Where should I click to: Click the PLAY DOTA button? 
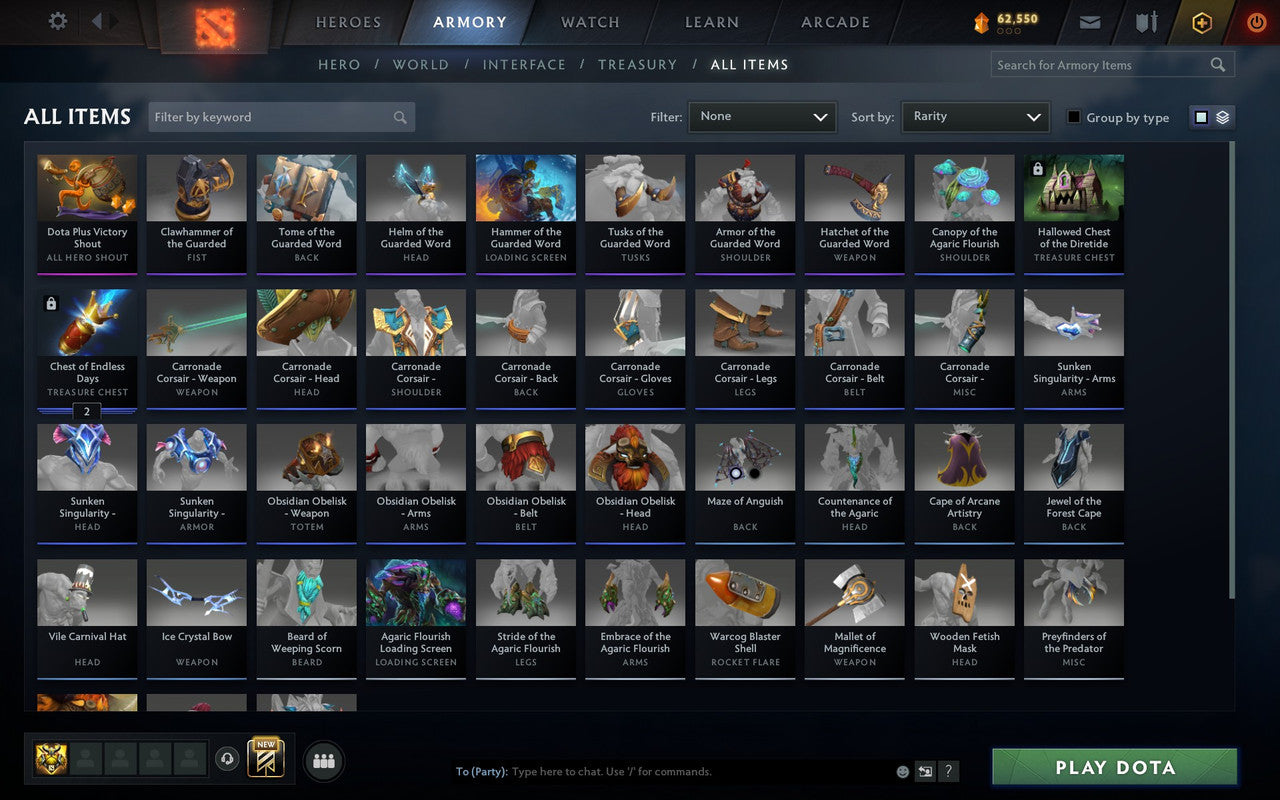click(1113, 767)
